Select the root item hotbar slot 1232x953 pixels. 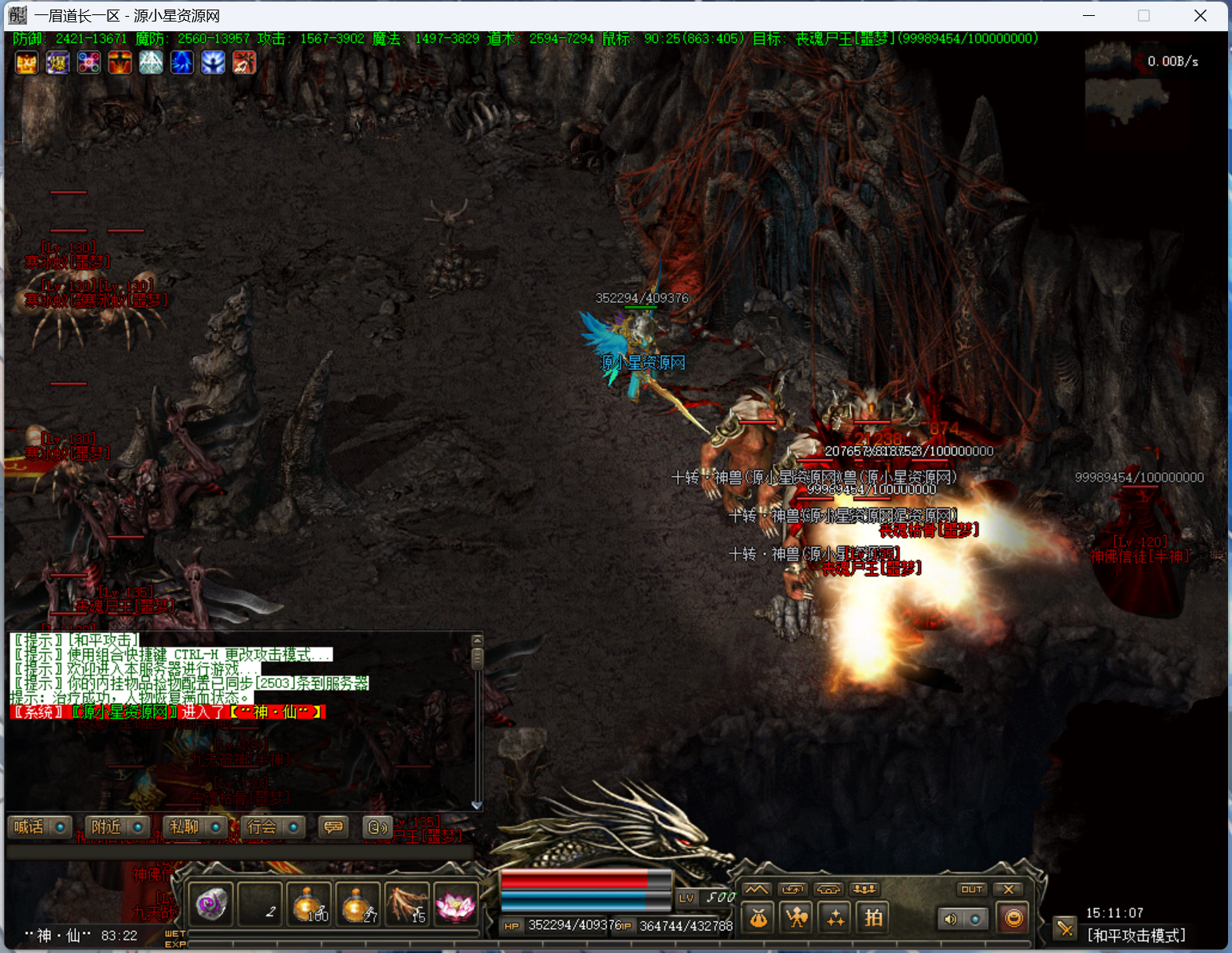[x=407, y=904]
